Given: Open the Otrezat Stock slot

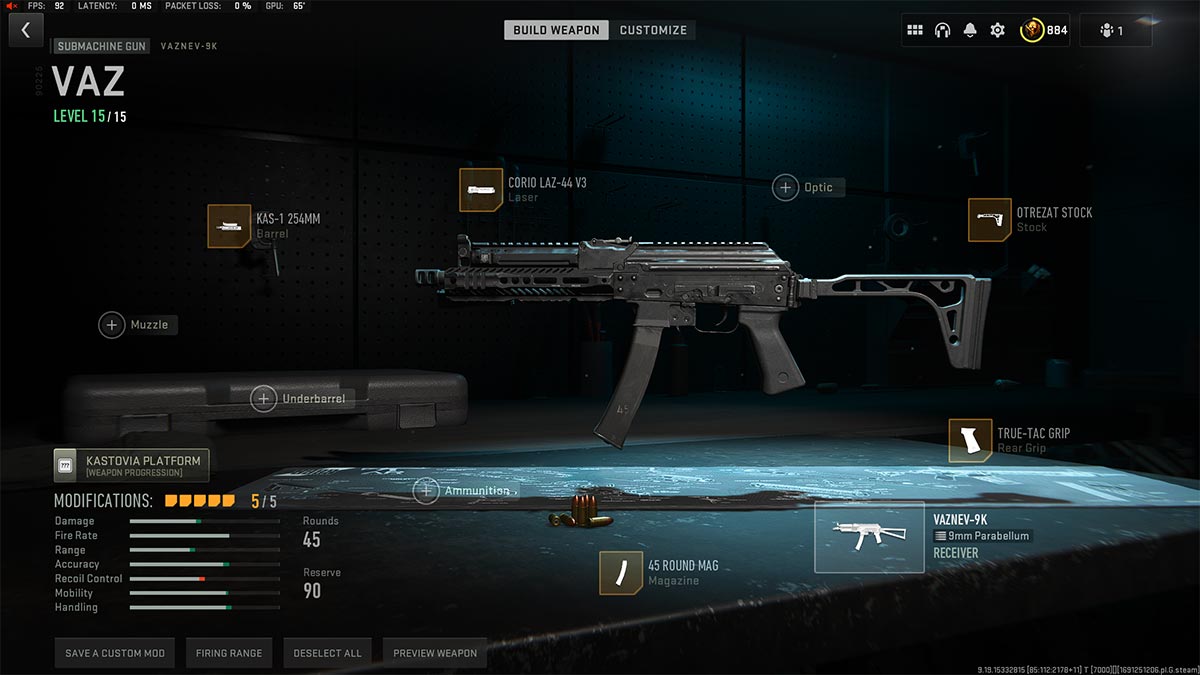Looking at the screenshot, I should click(x=989, y=220).
